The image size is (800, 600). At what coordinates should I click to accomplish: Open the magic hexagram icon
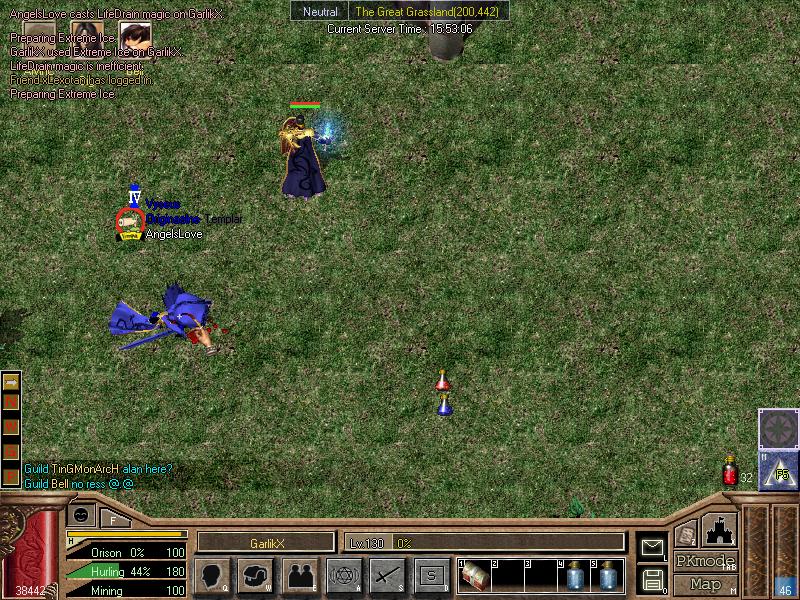click(344, 575)
